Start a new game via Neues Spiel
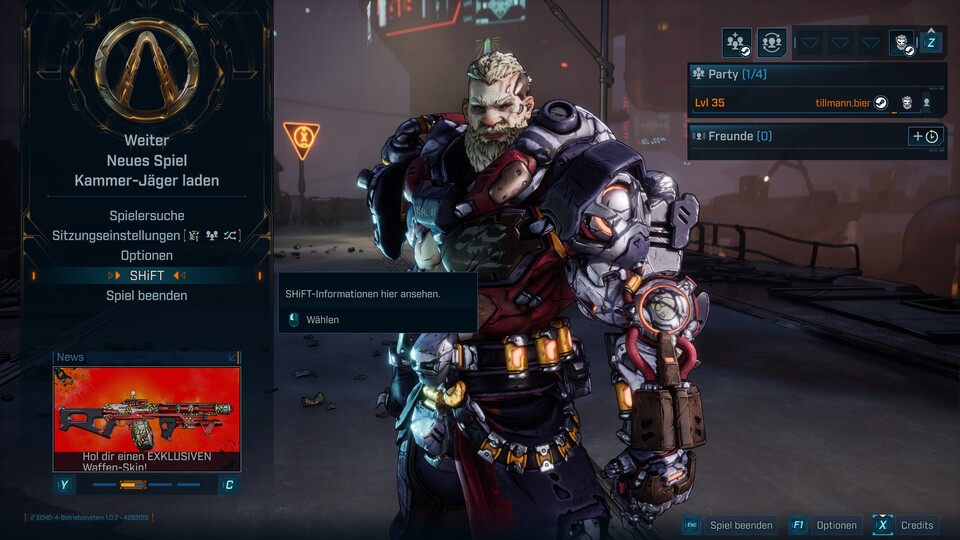The height and width of the screenshot is (540, 960). click(146, 160)
